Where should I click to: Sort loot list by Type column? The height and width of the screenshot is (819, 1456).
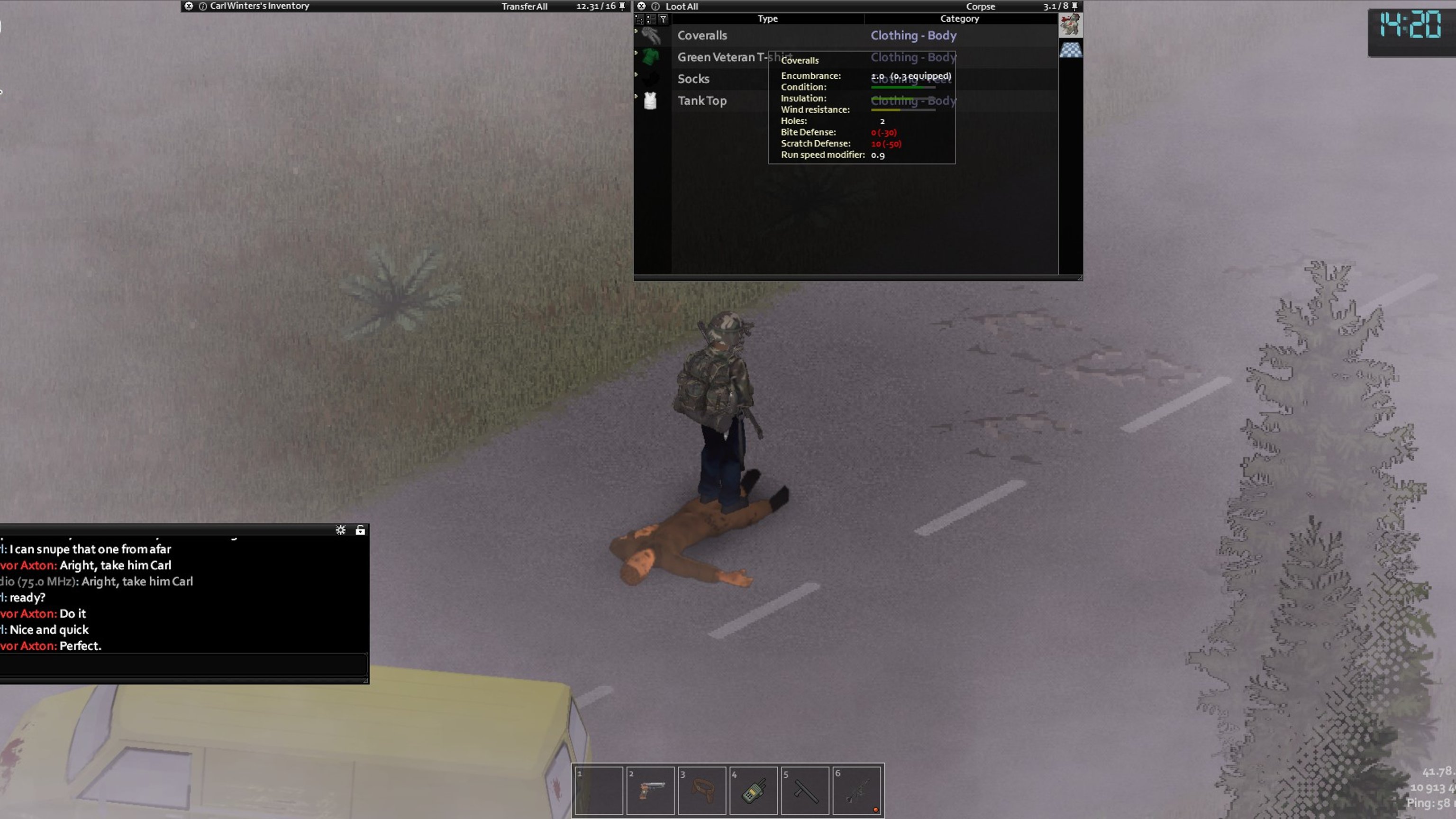[767, 18]
